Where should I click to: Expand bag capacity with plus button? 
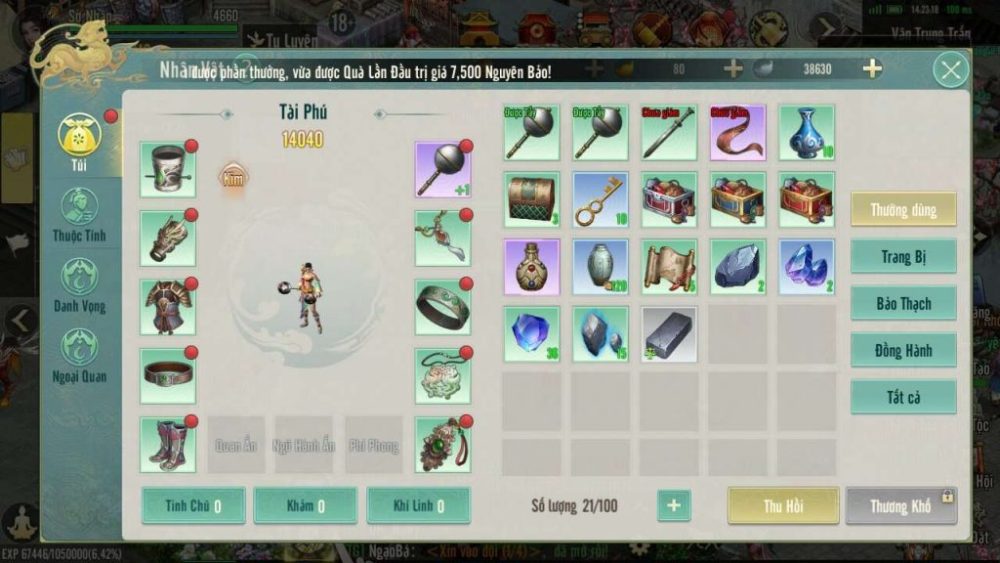673,506
